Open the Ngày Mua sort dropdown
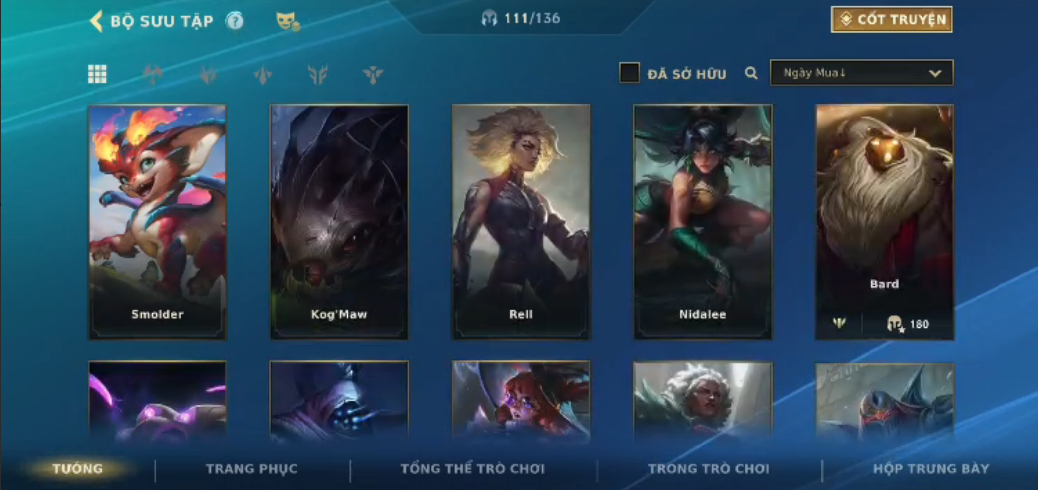The width and height of the screenshot is (1038, 490). coord(861,73)
